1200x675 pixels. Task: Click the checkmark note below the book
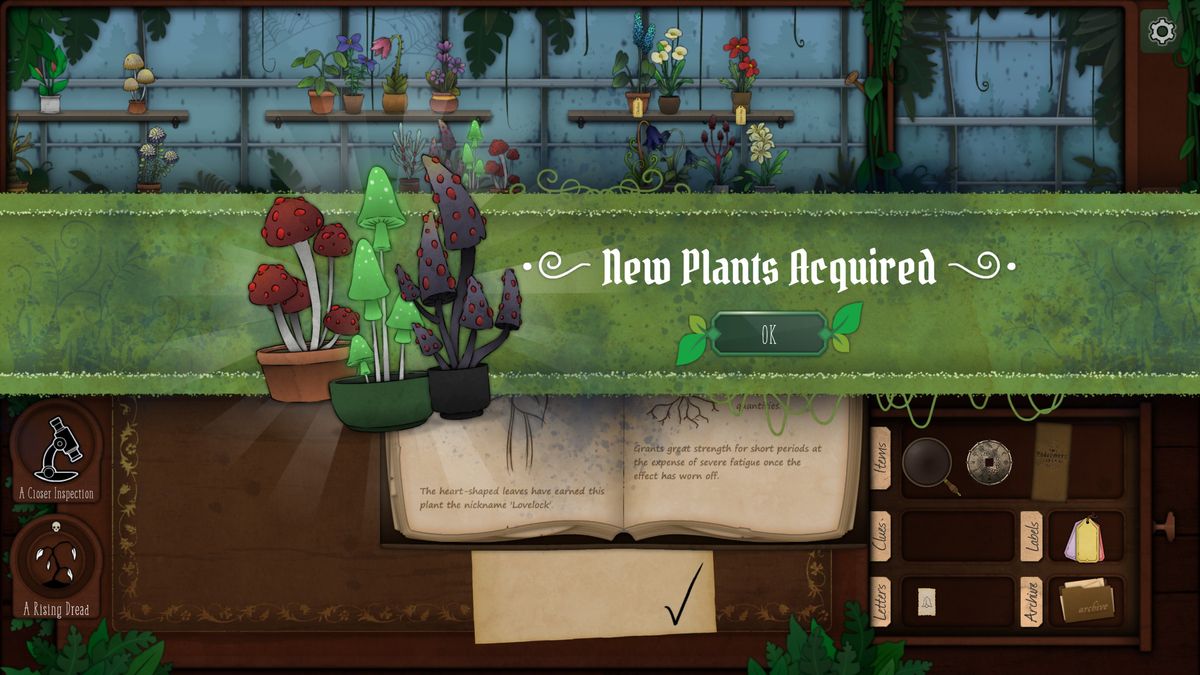click(594, 596)
